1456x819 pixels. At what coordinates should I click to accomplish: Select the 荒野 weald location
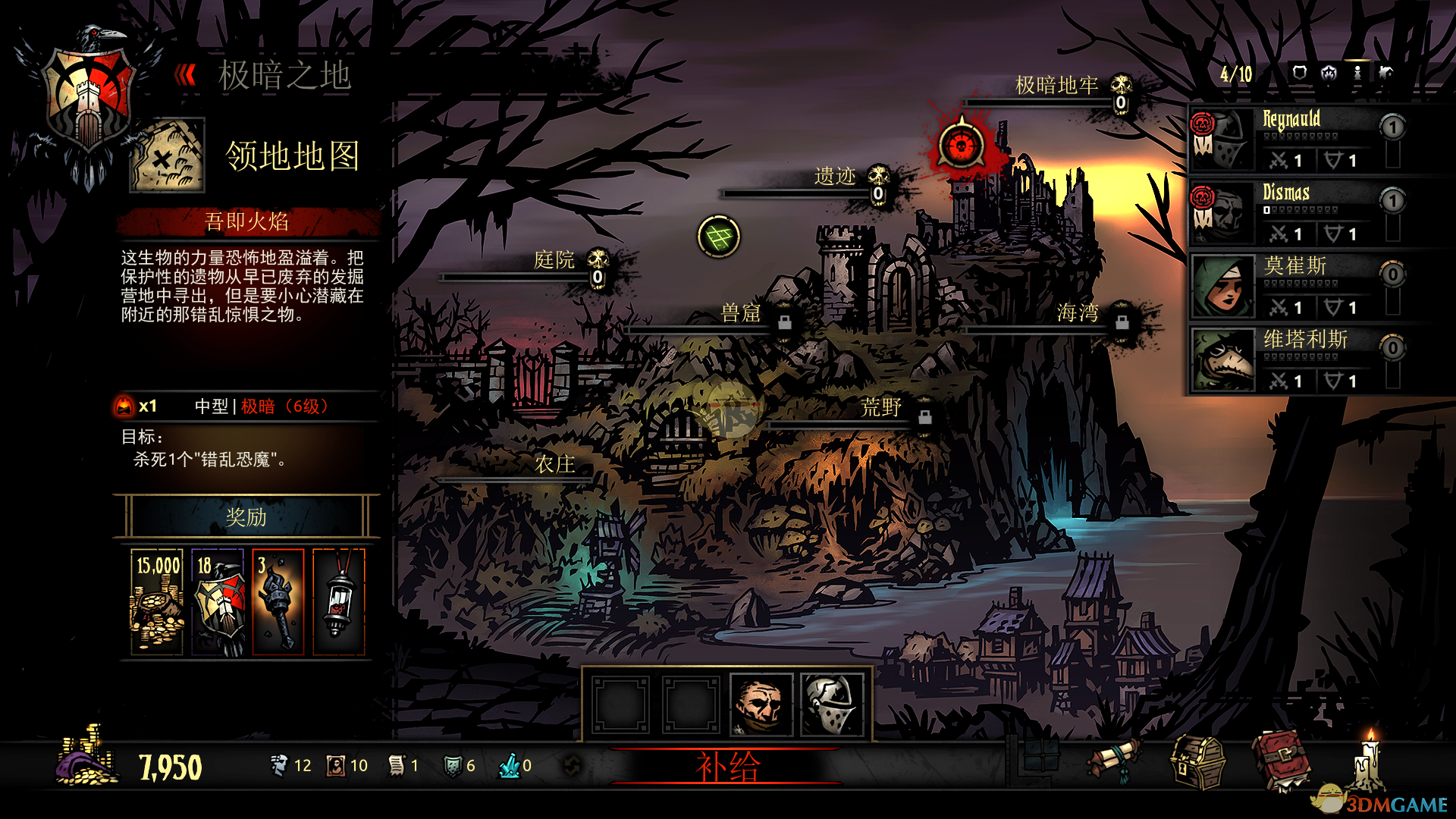point(880,408)
